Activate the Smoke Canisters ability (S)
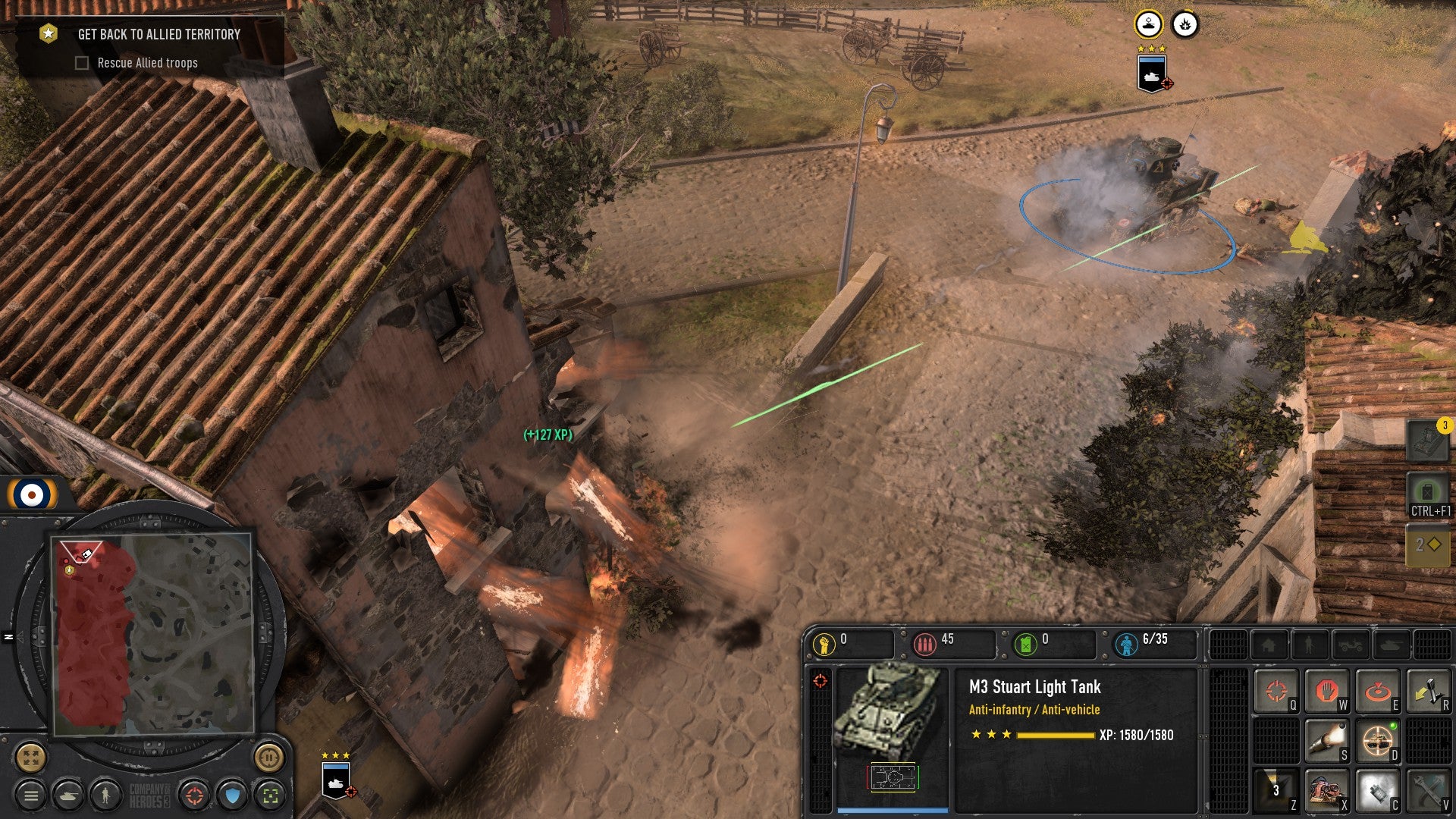 1327,740
